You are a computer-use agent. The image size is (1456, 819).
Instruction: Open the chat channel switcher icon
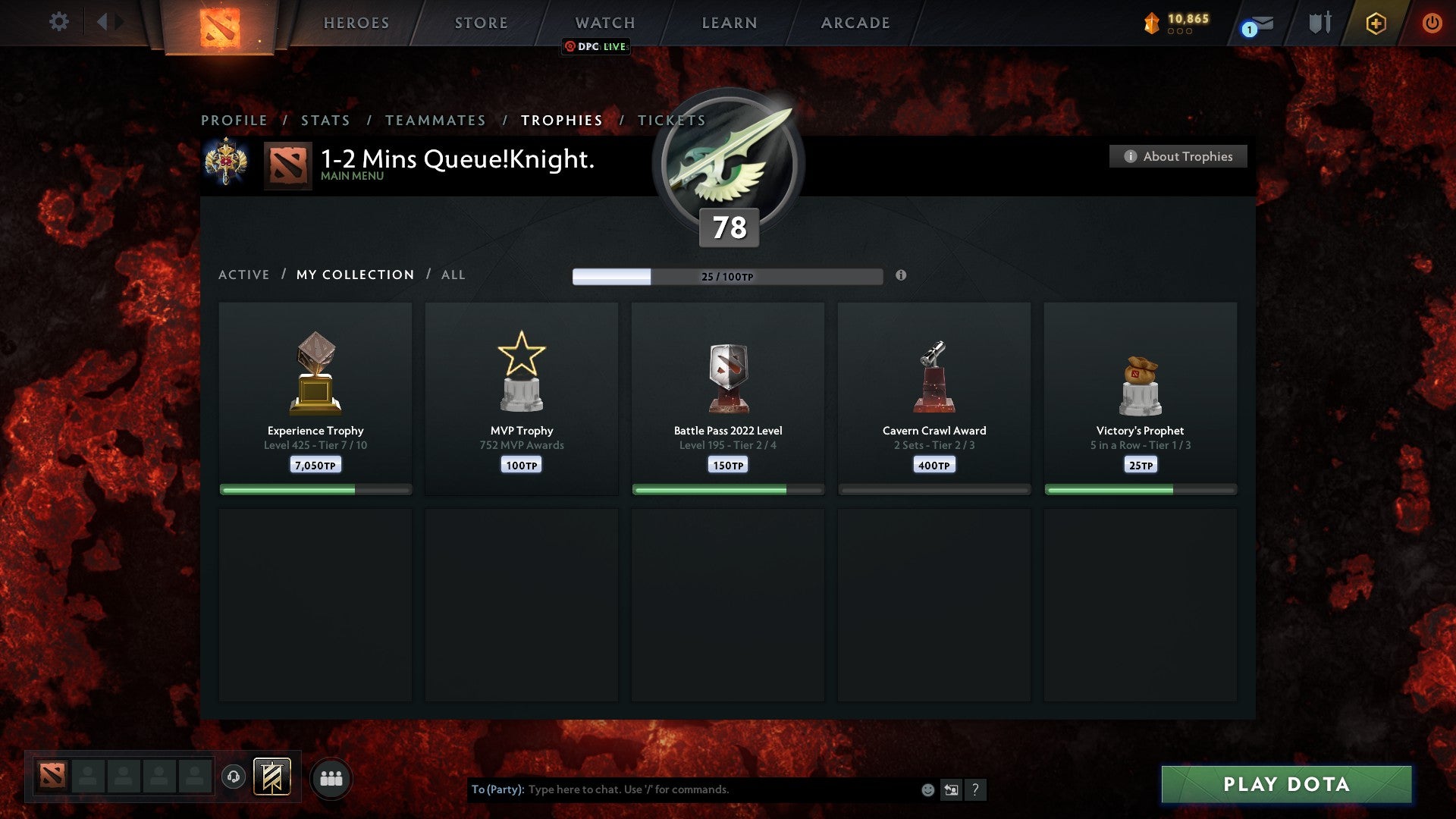[951, 789]
